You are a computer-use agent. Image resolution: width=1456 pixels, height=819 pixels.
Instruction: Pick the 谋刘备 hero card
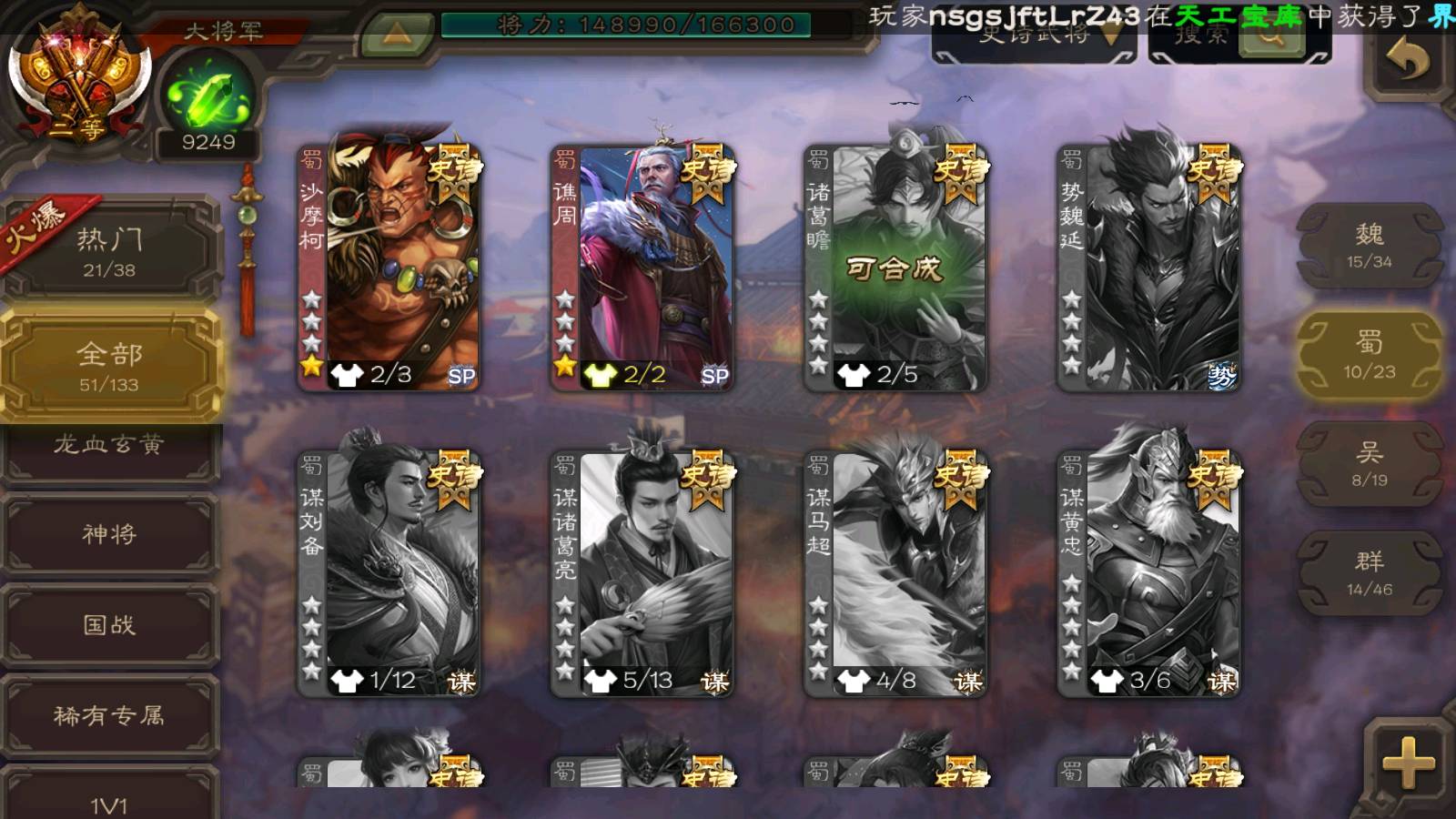click(x=389, y=573)
